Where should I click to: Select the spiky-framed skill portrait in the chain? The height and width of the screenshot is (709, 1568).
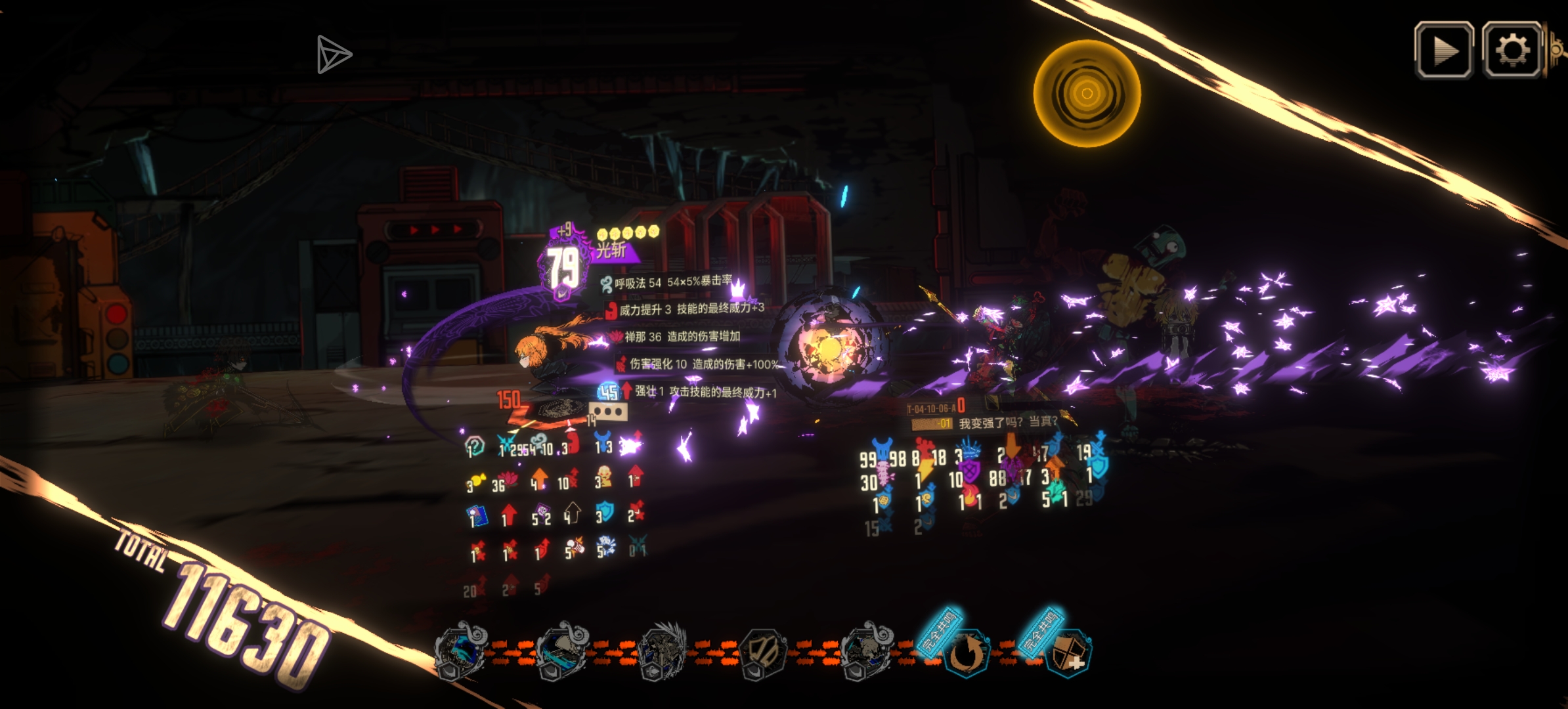pos(662,652)
